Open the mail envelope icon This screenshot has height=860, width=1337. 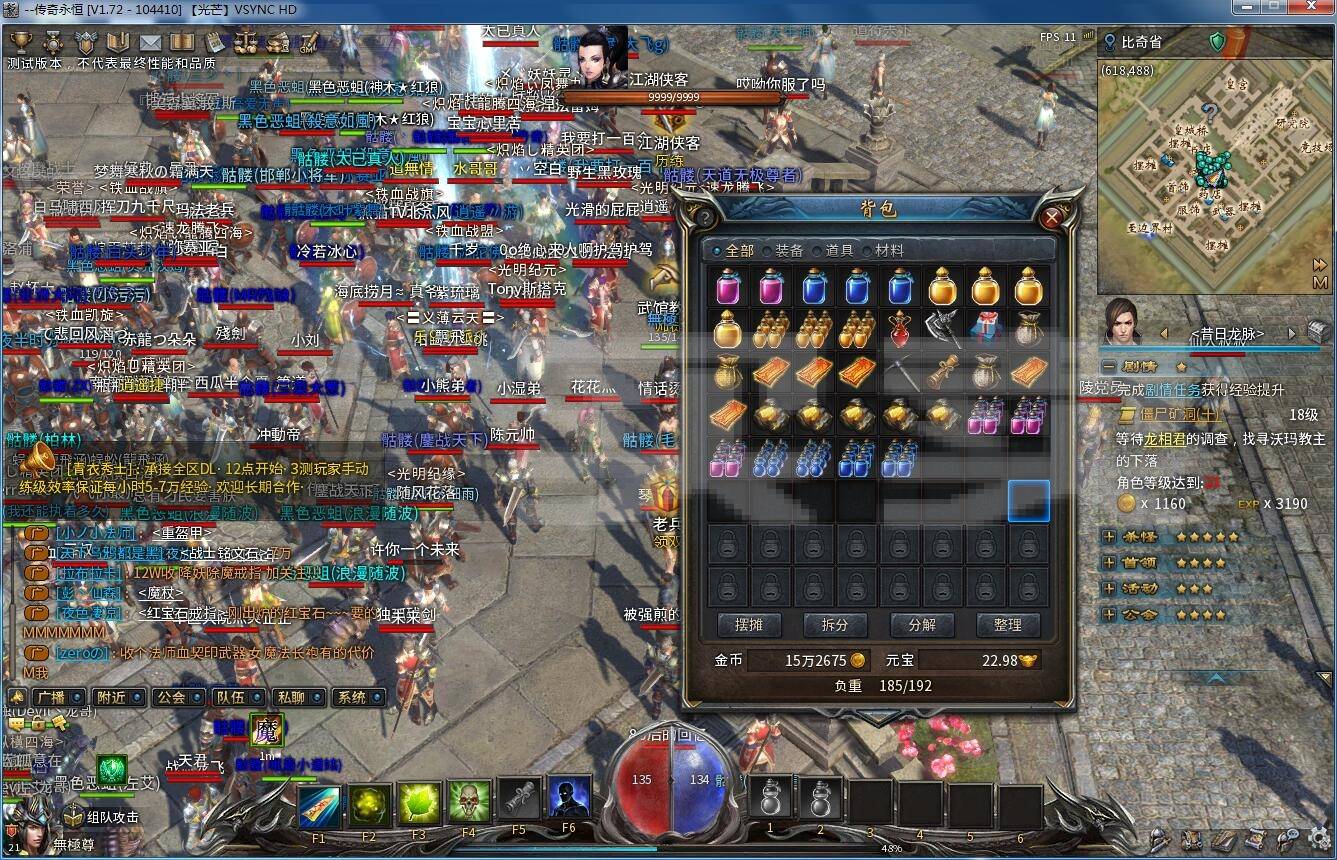[150, 42]
